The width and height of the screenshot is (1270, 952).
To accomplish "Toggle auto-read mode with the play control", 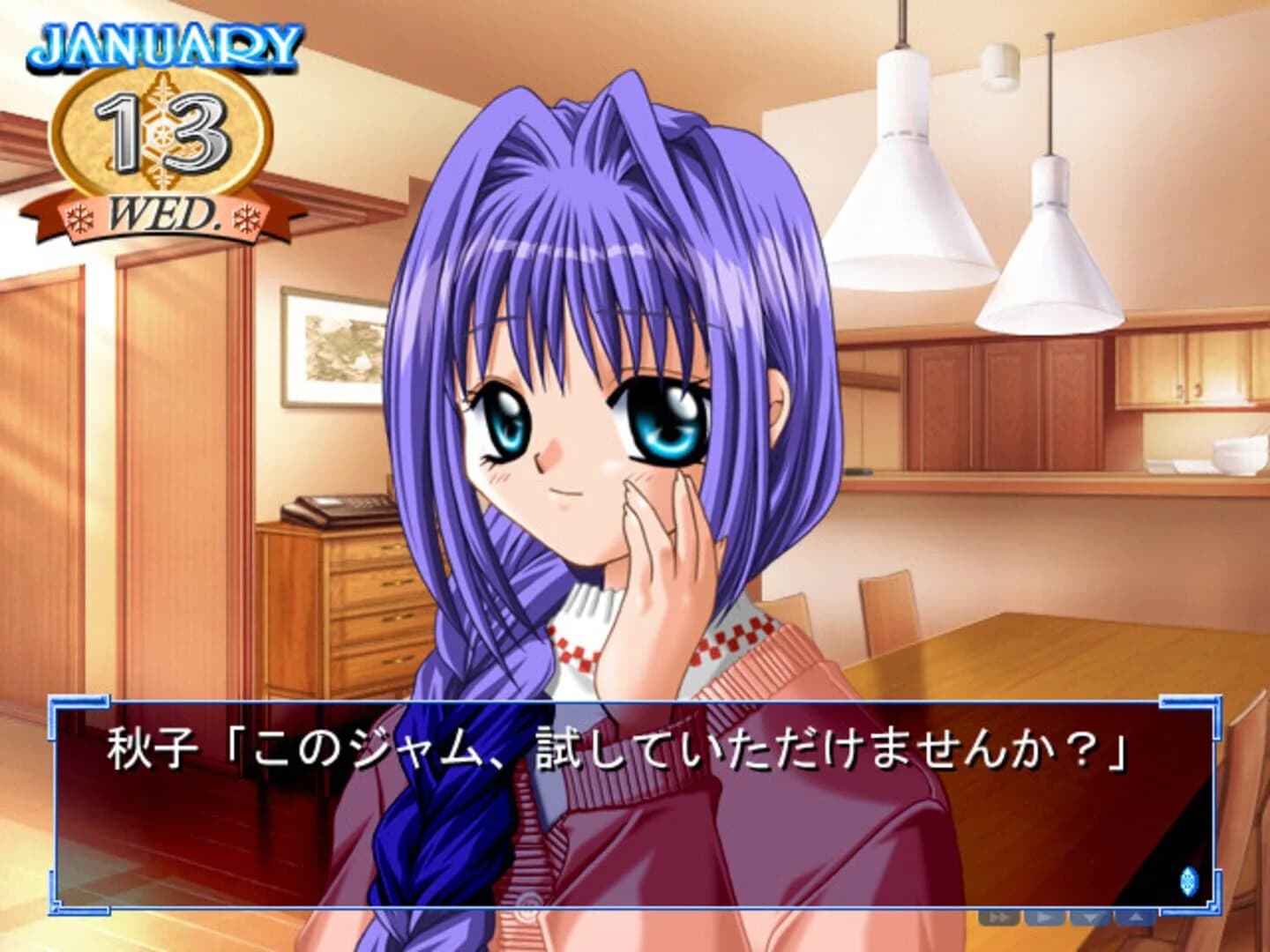I will 1045,919.
